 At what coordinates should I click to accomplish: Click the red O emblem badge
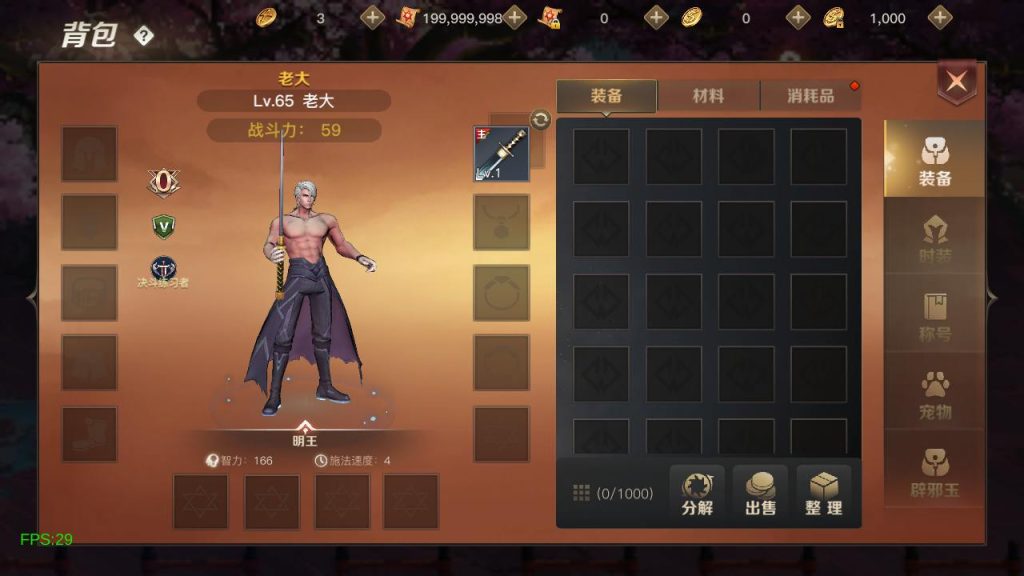163,181
